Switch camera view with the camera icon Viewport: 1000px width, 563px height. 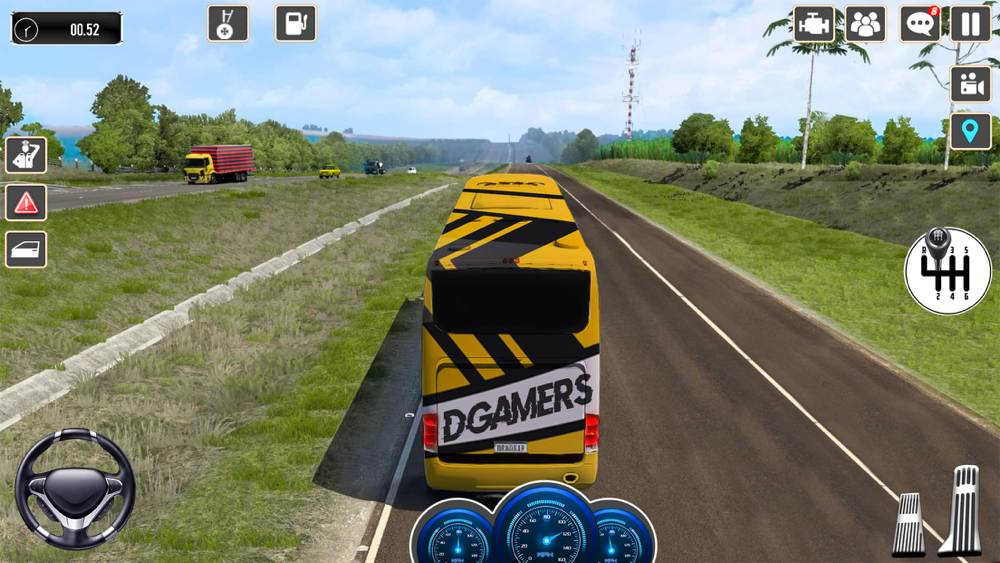(970, 84)
